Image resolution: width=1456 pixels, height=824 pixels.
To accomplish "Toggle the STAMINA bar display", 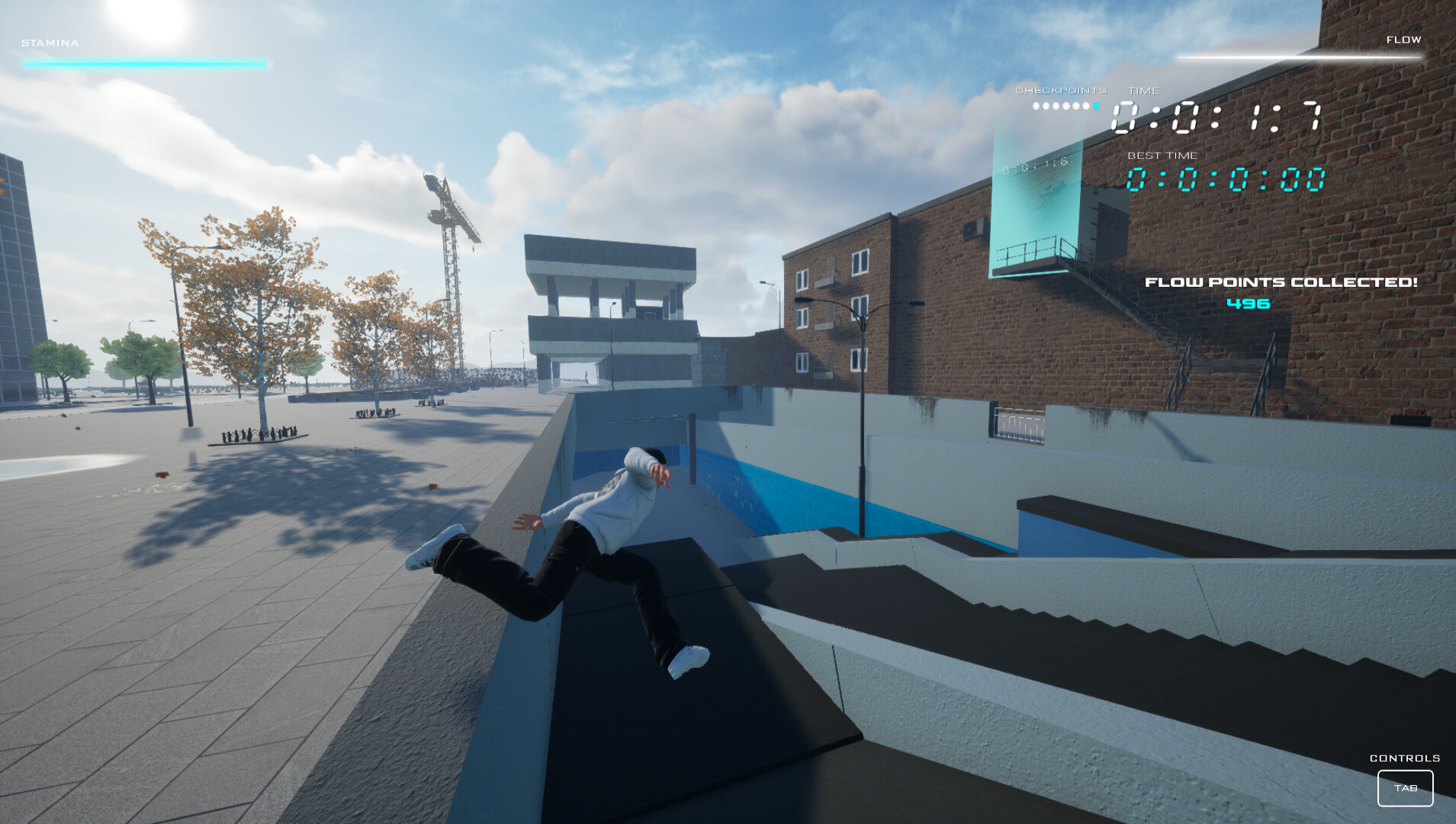I will (145, 63).
